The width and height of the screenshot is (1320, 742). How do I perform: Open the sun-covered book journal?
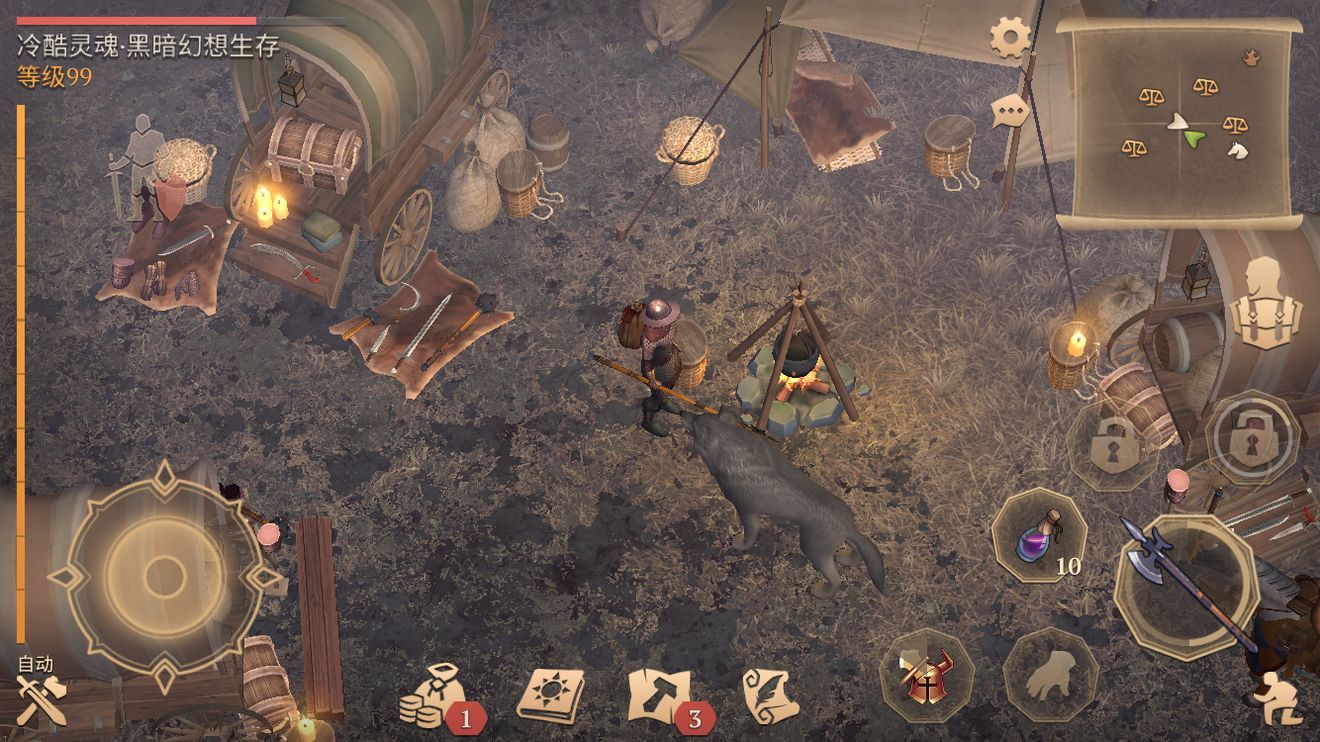pyautogui.click(x=550, y=693)
